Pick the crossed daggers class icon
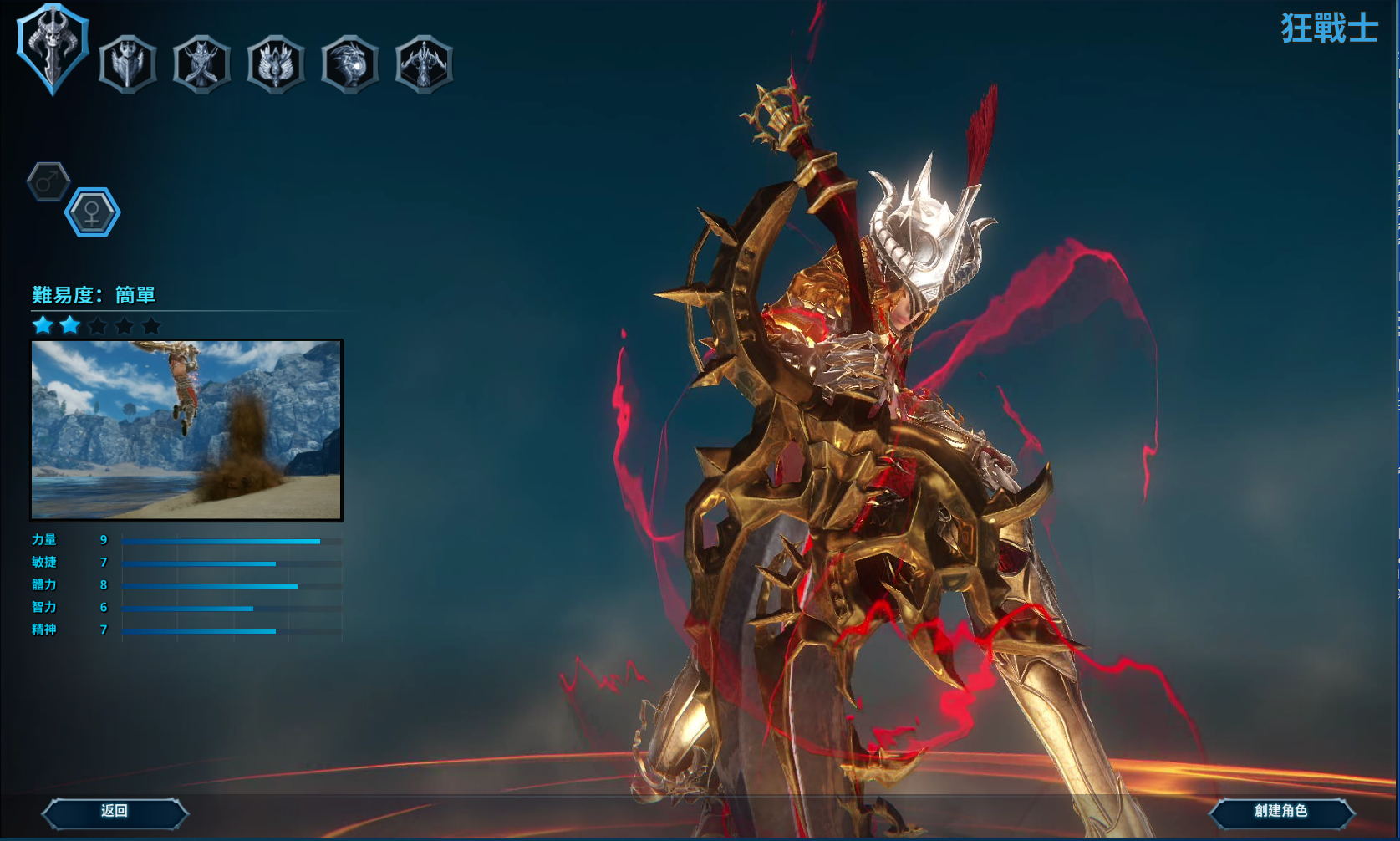Screen dimensions: 1400x841 pos(201,64)
